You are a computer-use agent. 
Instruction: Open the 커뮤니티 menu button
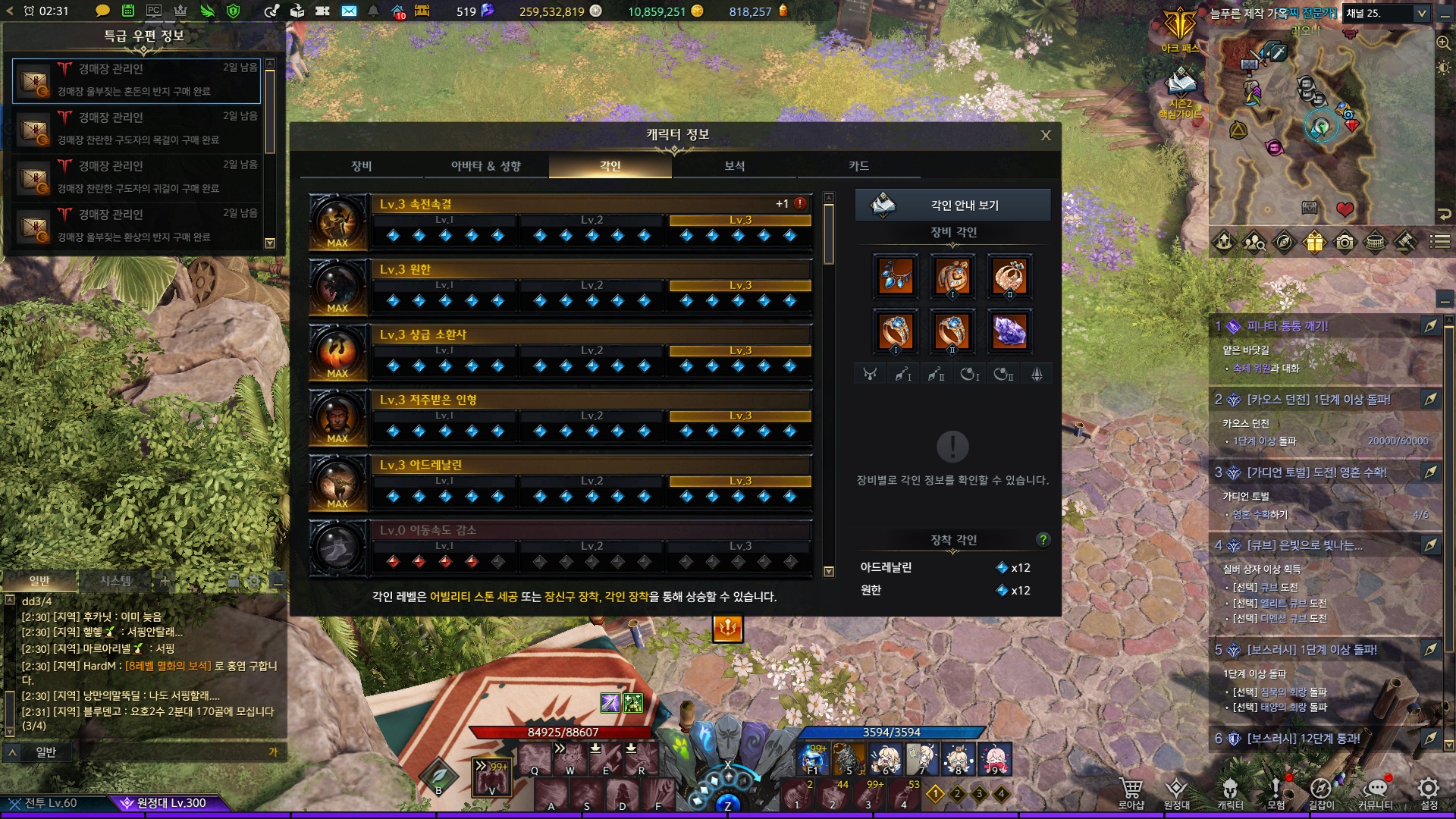(1375, 792)
